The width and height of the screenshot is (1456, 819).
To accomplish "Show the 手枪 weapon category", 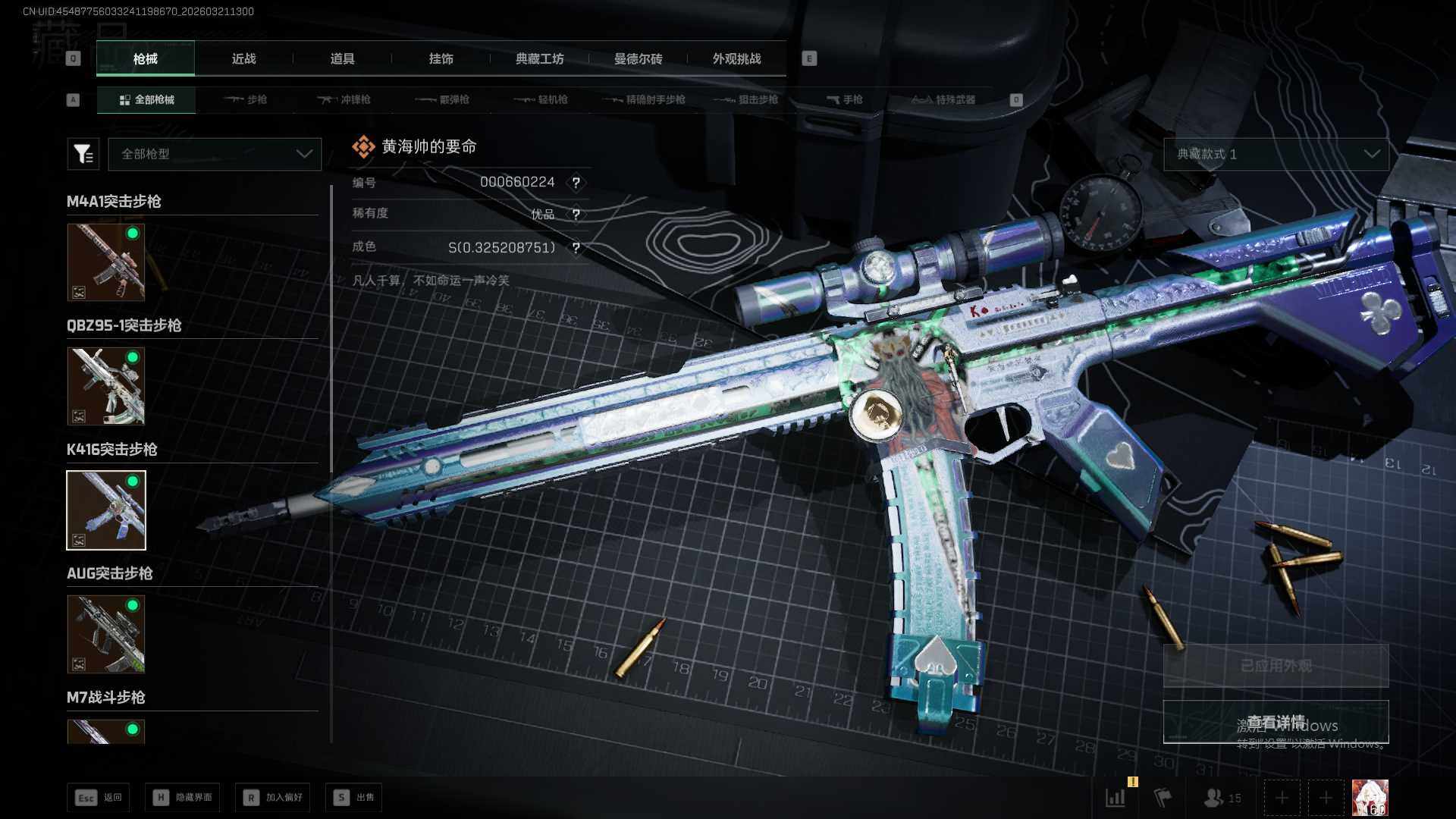I will pos(845,99).
